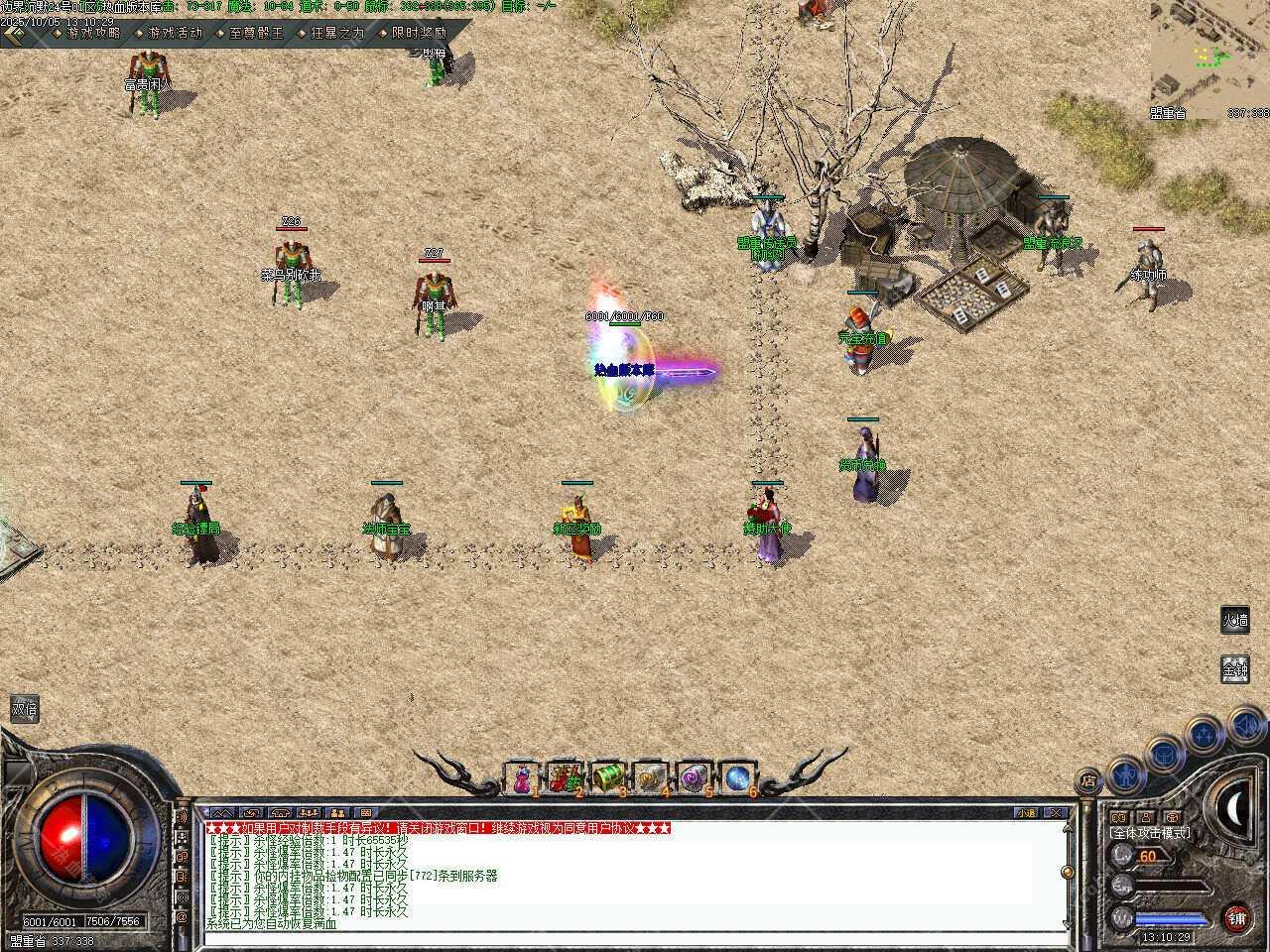The height and width of the screenshot is (952, 1270).
Task: Click the 双倍 double bonus button
Action: [x=24, y=709]
